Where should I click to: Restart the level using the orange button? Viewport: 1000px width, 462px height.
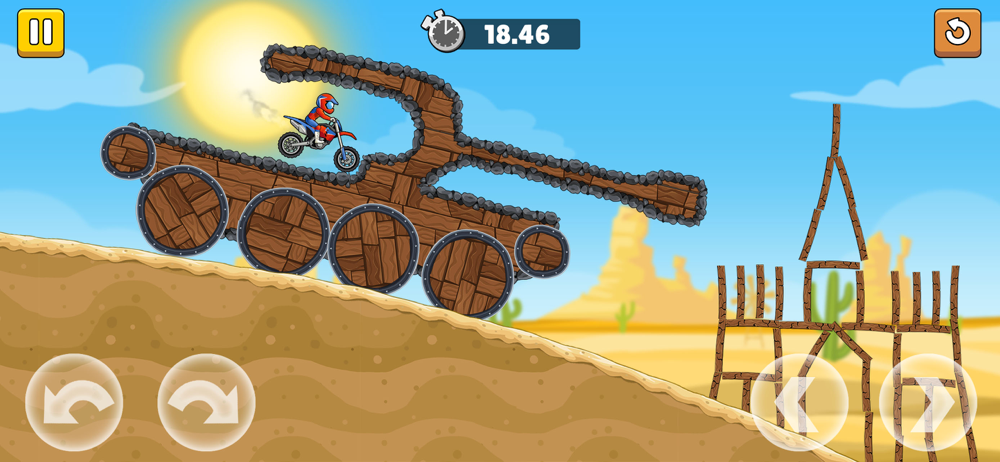coord(957,33)
